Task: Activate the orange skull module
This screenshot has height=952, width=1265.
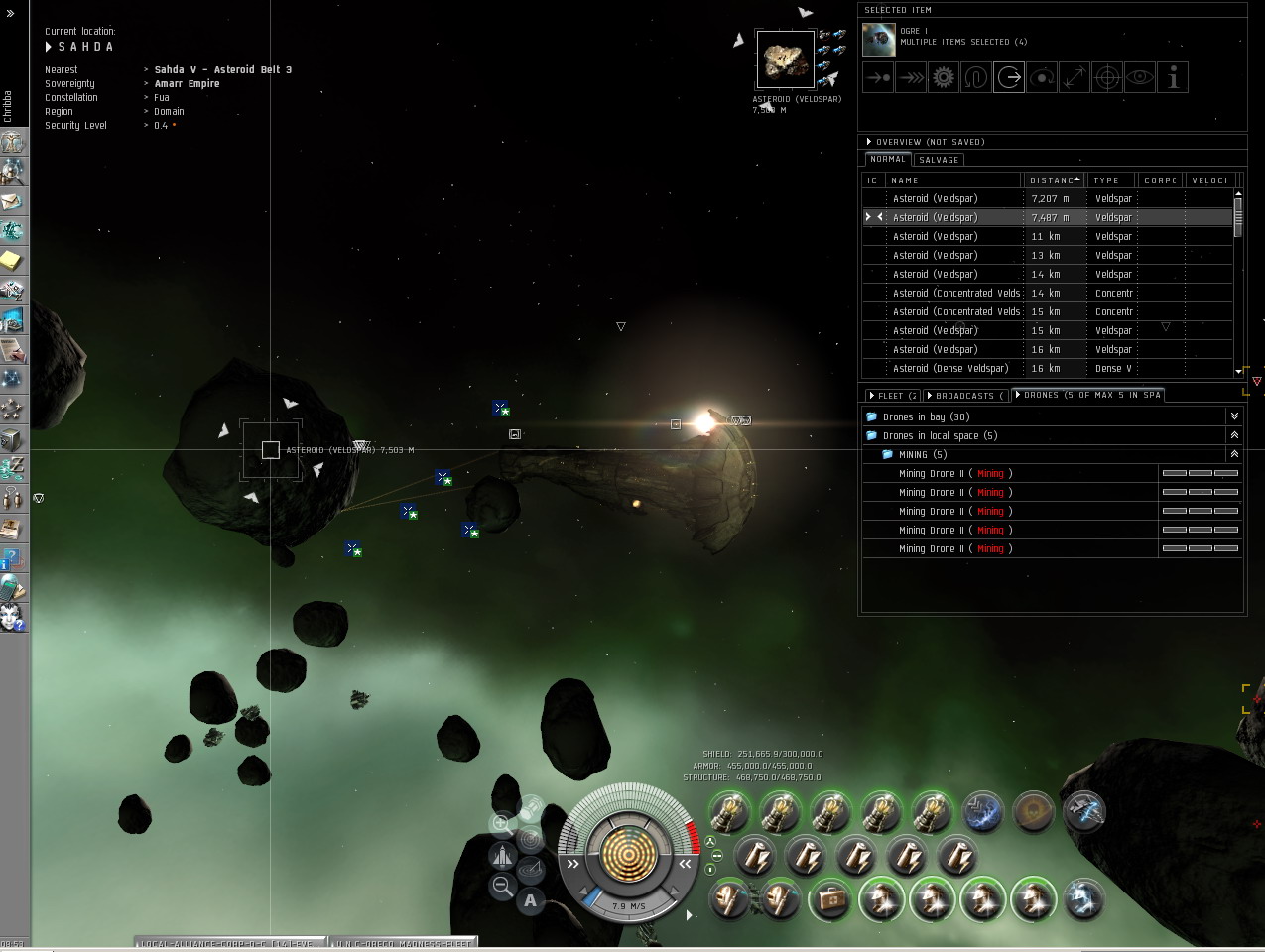Action: (x=1033, y=812)
